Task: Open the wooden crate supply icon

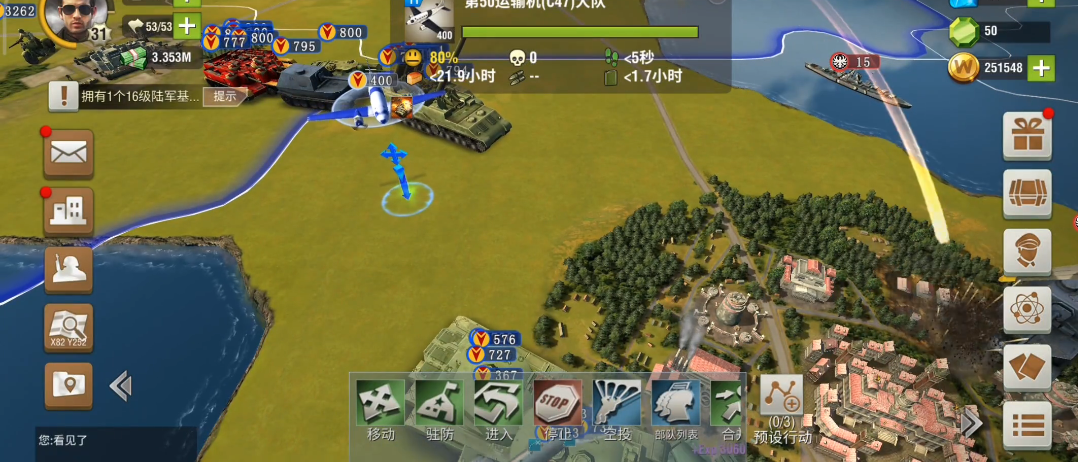Action: (x=1027, y=194)
